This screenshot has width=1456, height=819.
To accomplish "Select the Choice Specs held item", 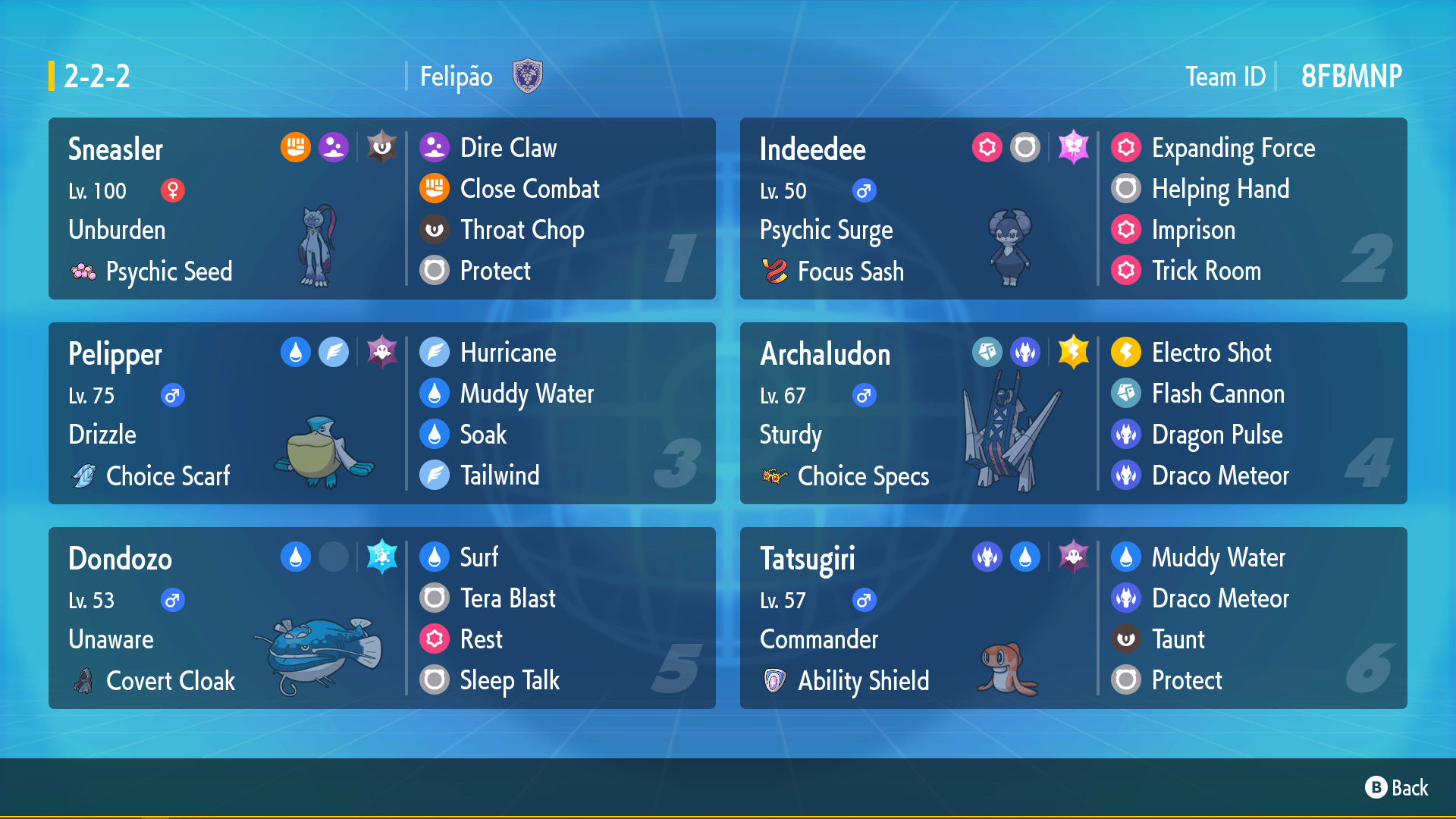I will pyautogui.click(x=863, y=476).
